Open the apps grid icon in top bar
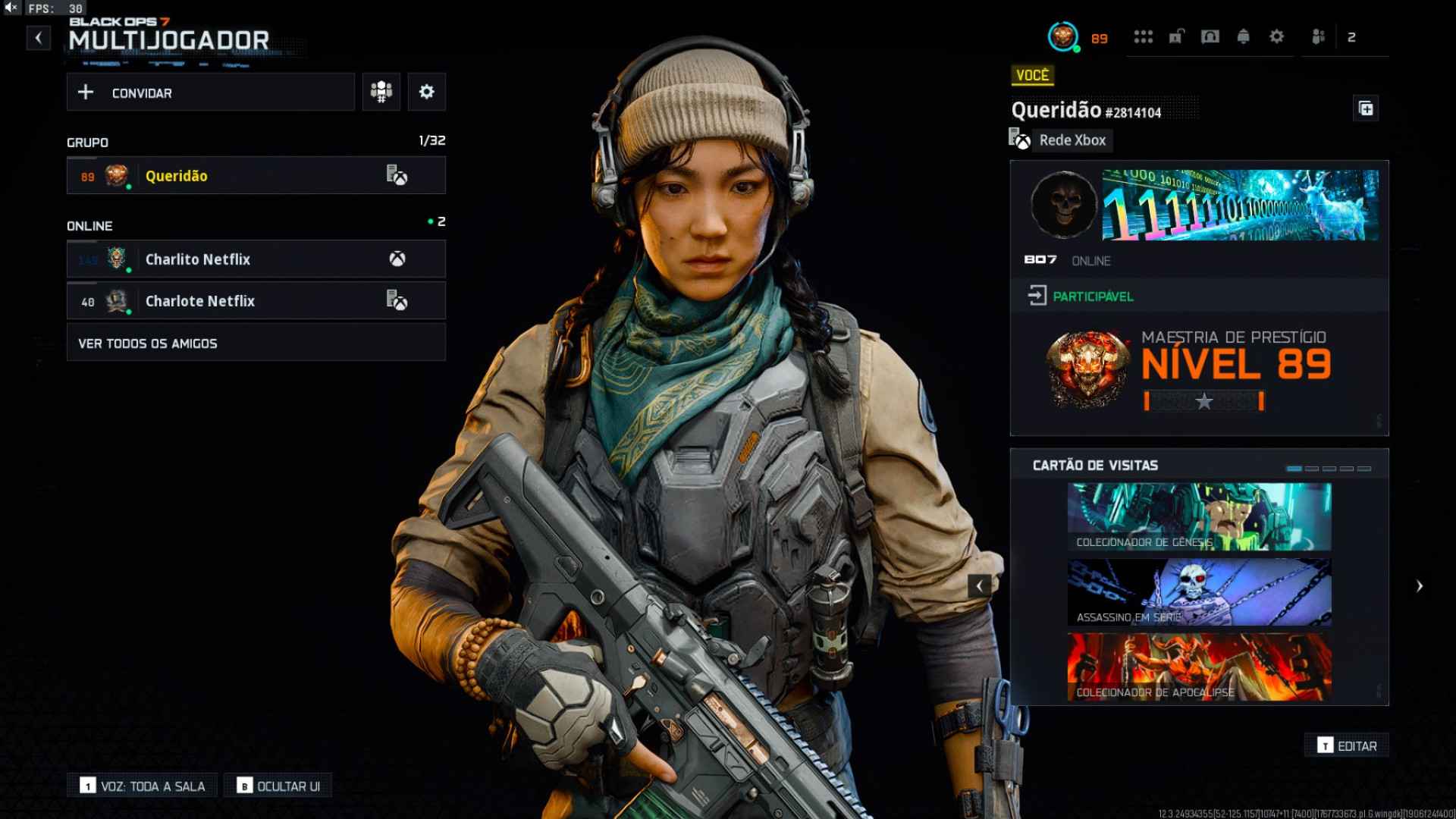 point(1144,36)
